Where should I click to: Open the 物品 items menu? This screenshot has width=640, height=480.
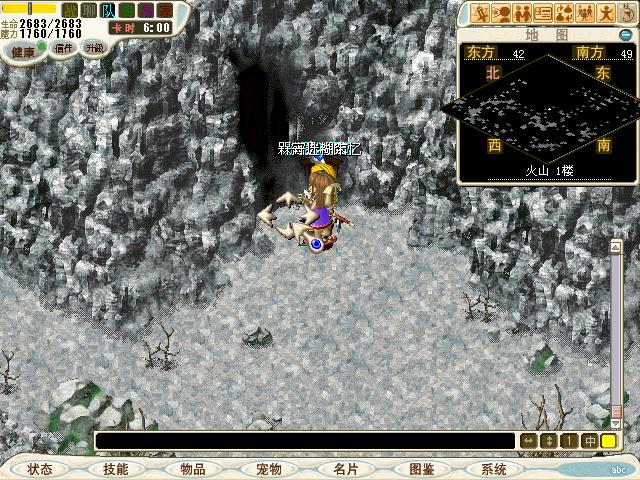click(x=192, y=469)
